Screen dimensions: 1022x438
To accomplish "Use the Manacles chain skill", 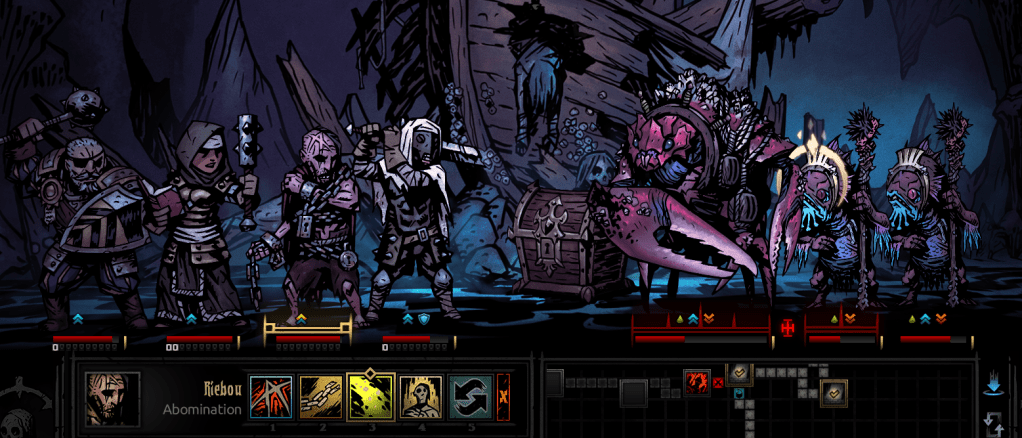I will (x=321, y=396).
